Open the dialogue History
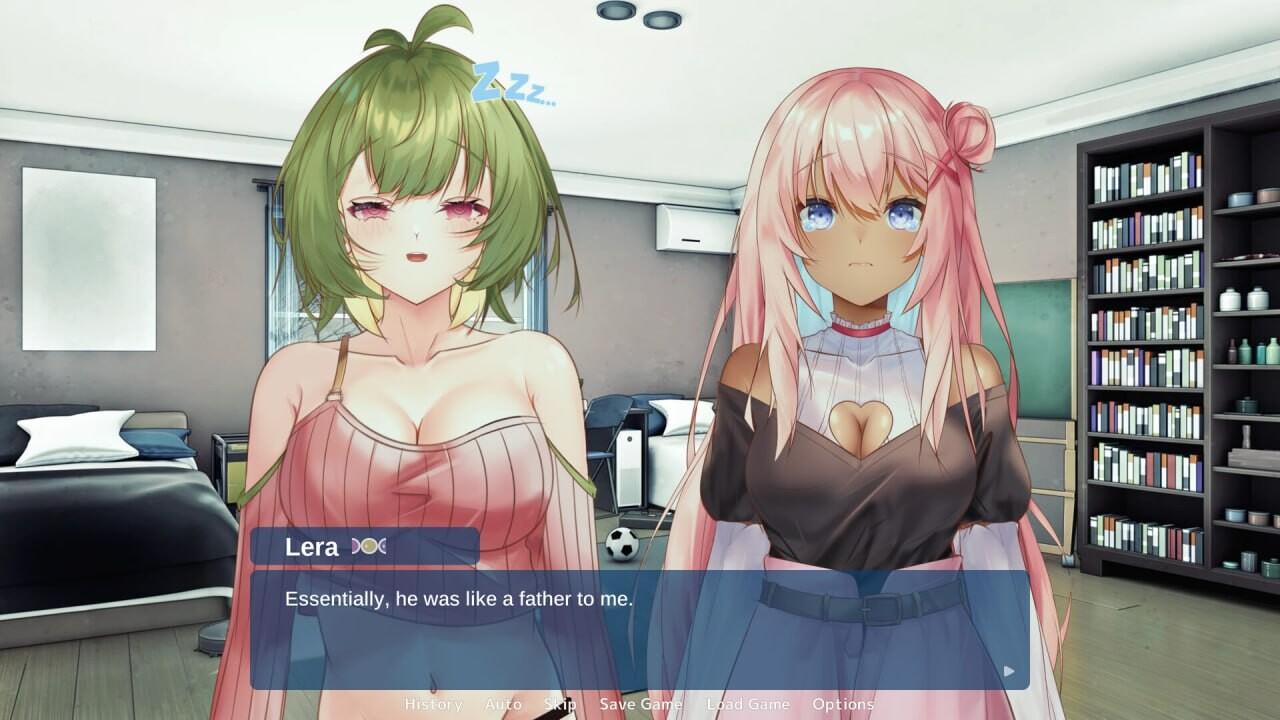1280x720 pixels. [432, 704]
